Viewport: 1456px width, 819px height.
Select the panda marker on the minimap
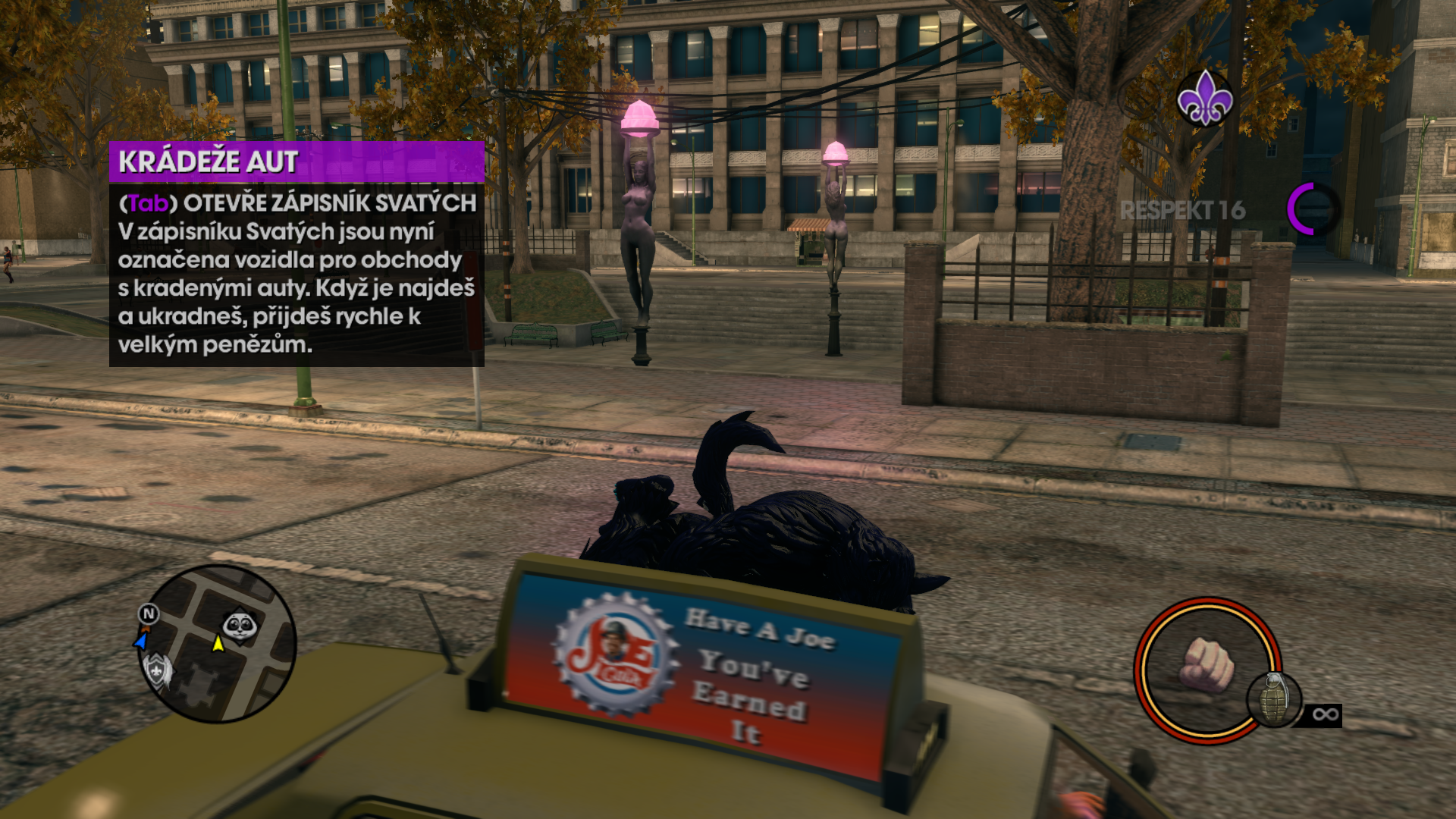[x=240, y=626]
